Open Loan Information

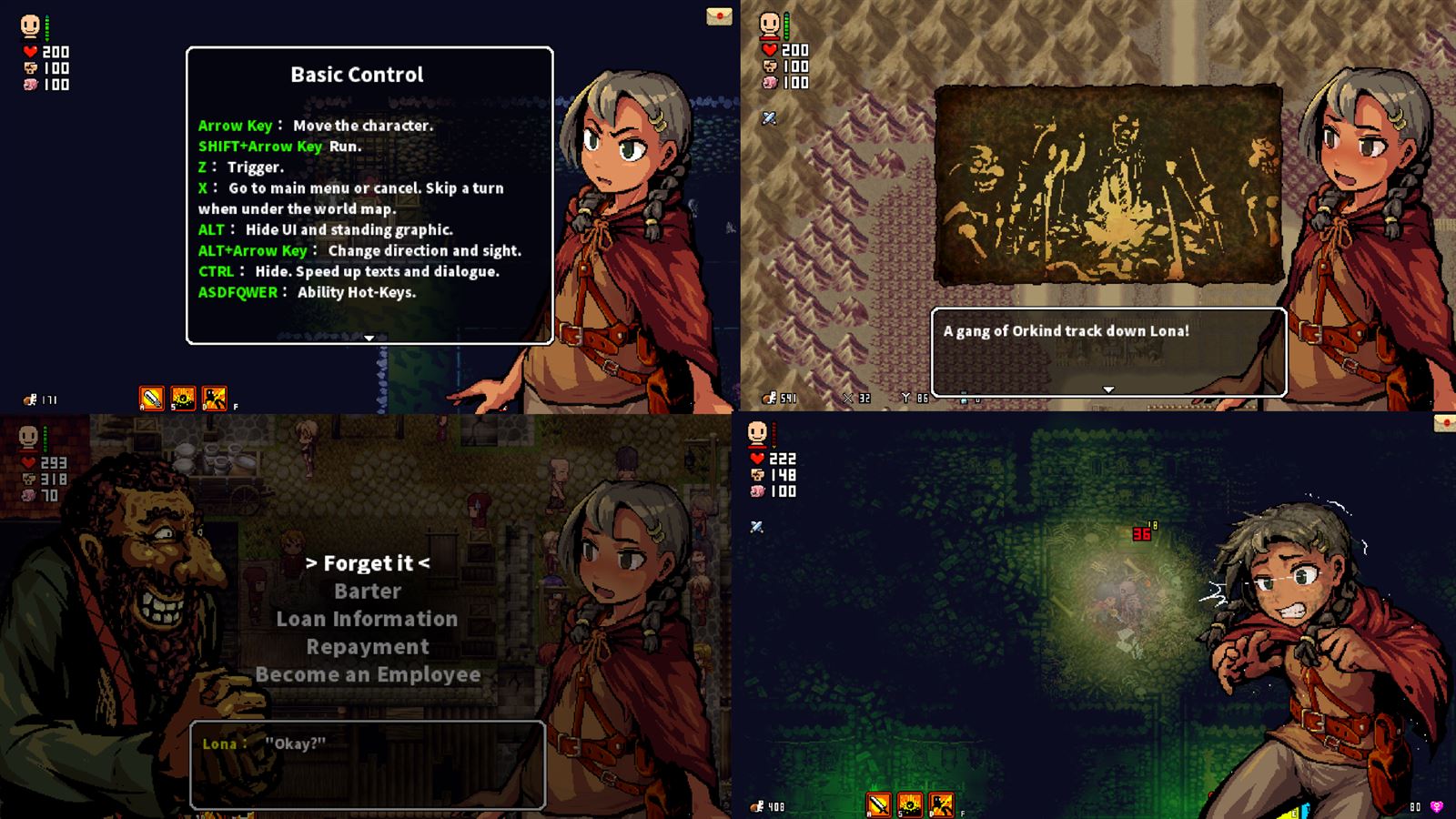click(x=368, y=619)
